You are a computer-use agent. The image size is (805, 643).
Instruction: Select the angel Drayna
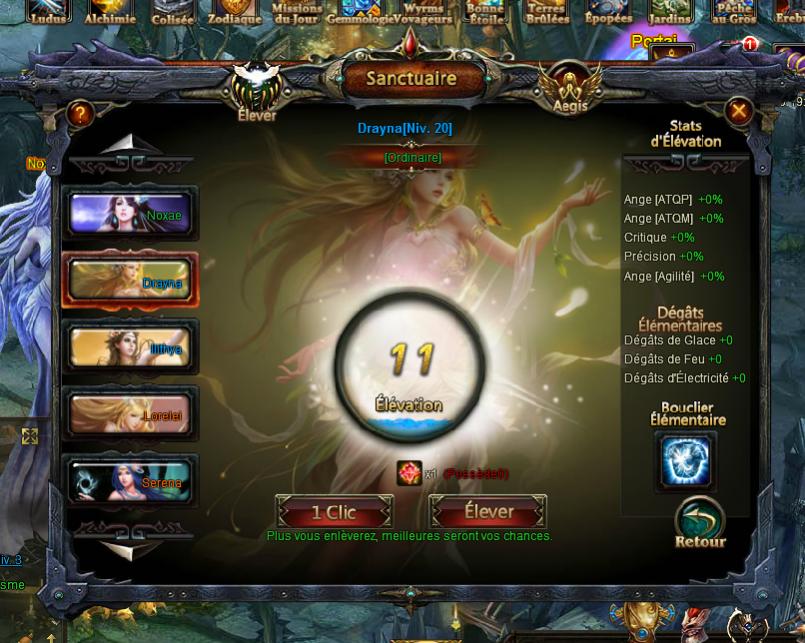(132, 281)
